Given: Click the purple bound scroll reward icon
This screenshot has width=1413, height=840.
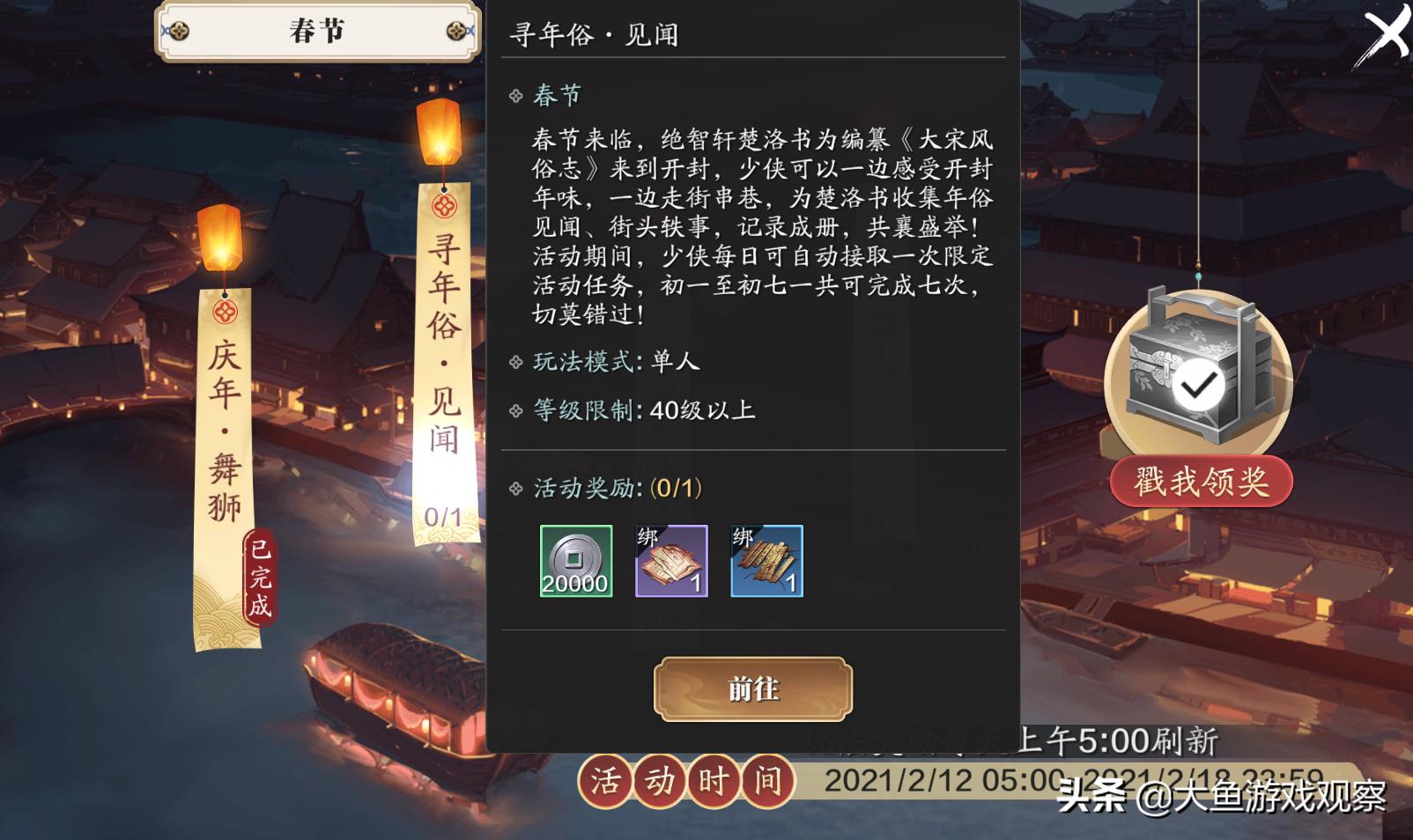Looking at the screenshot, I should coord(670,561).
